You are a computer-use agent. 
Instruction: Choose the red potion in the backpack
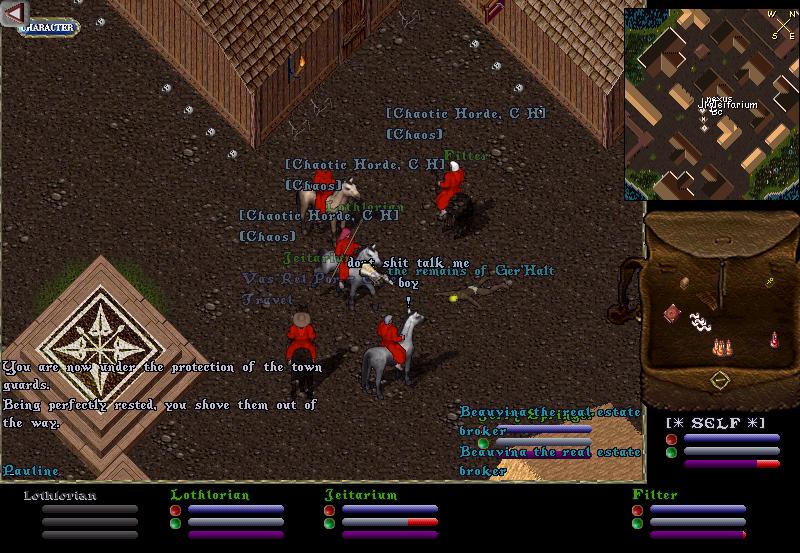773,340
